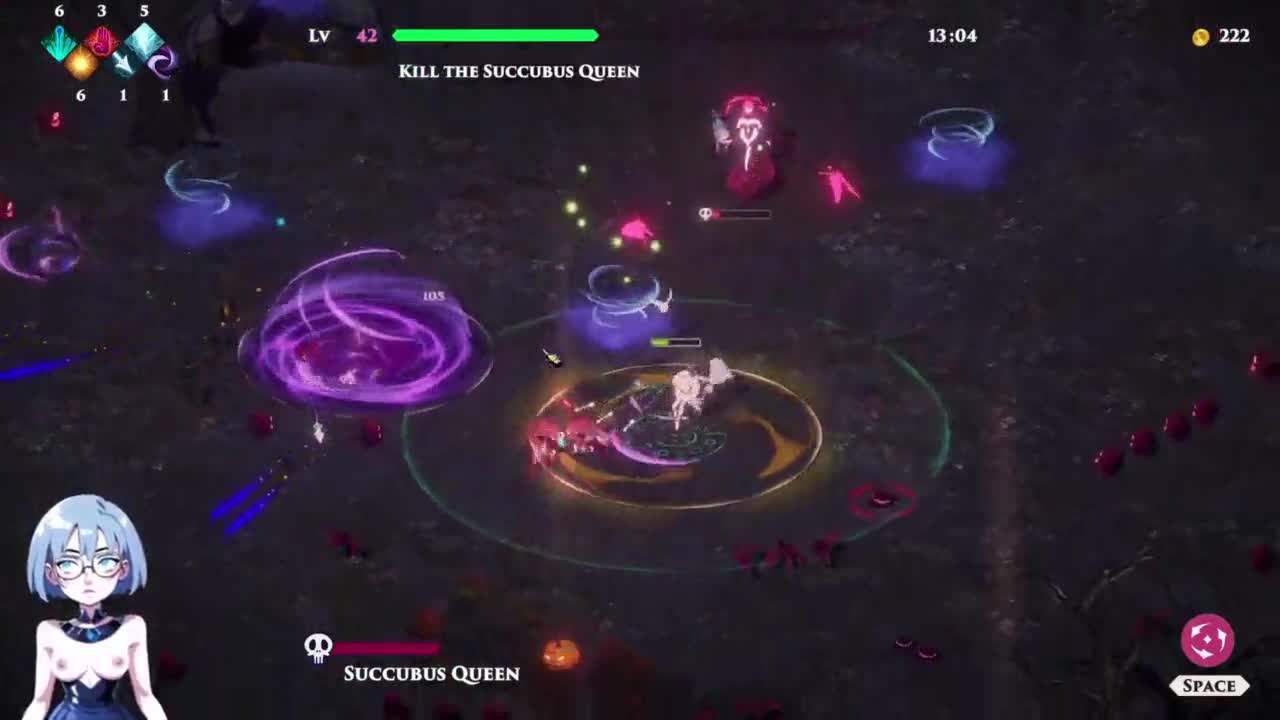The height and width of the screenshot is (720, 1280).
Task: Click the purple vortex skill icon
Action: pyautogui.click(x=163, y=63)
